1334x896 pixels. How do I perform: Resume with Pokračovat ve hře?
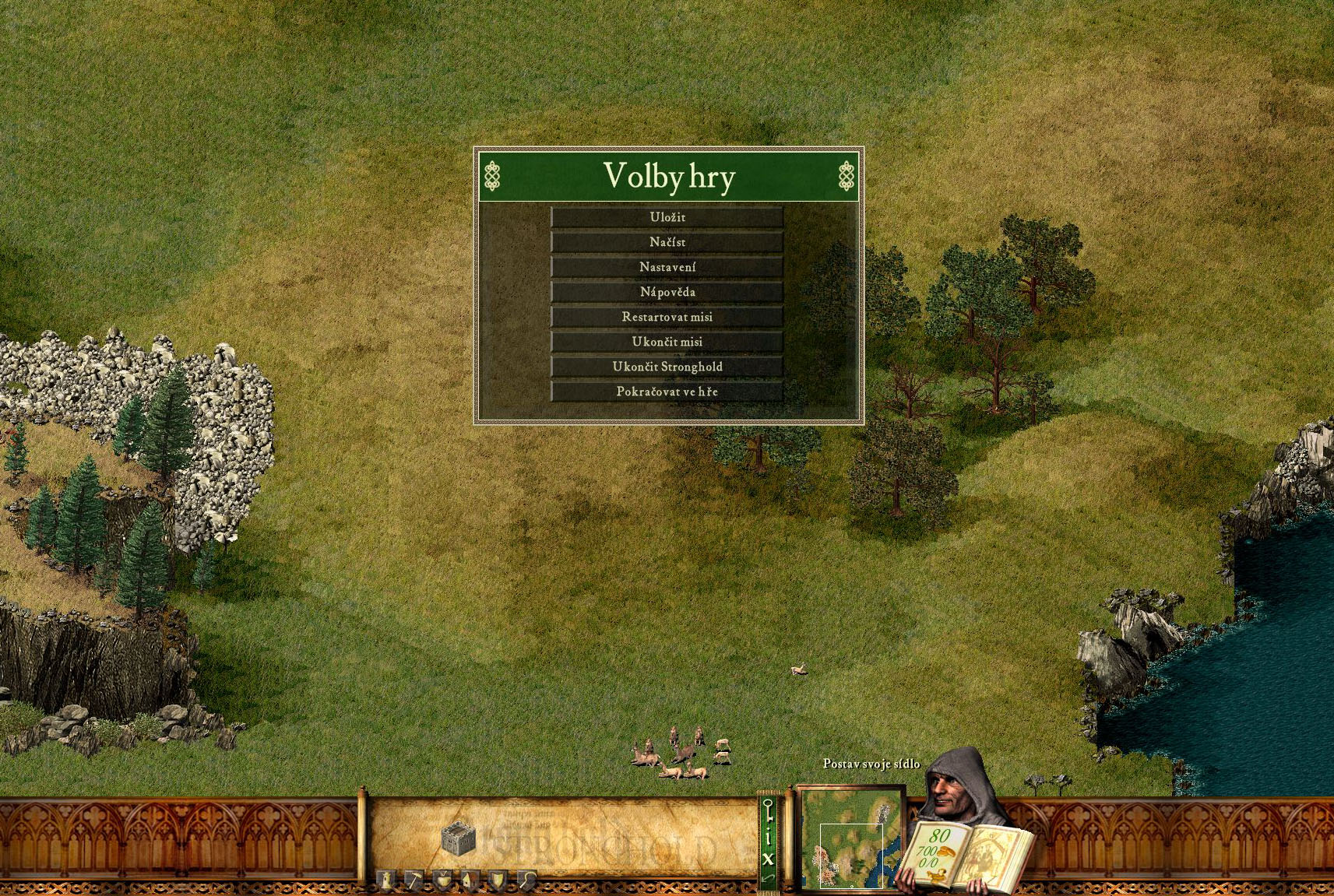pos(667,392)
